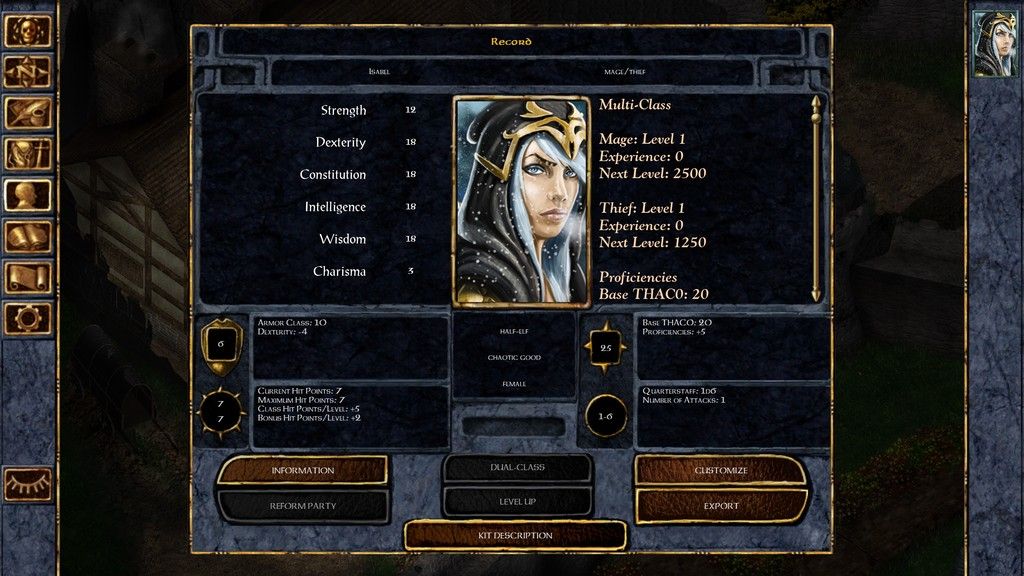Select the Dual-Class button
The height and width of the screenshot is (576, 1024).
click(x=516, y=468)
